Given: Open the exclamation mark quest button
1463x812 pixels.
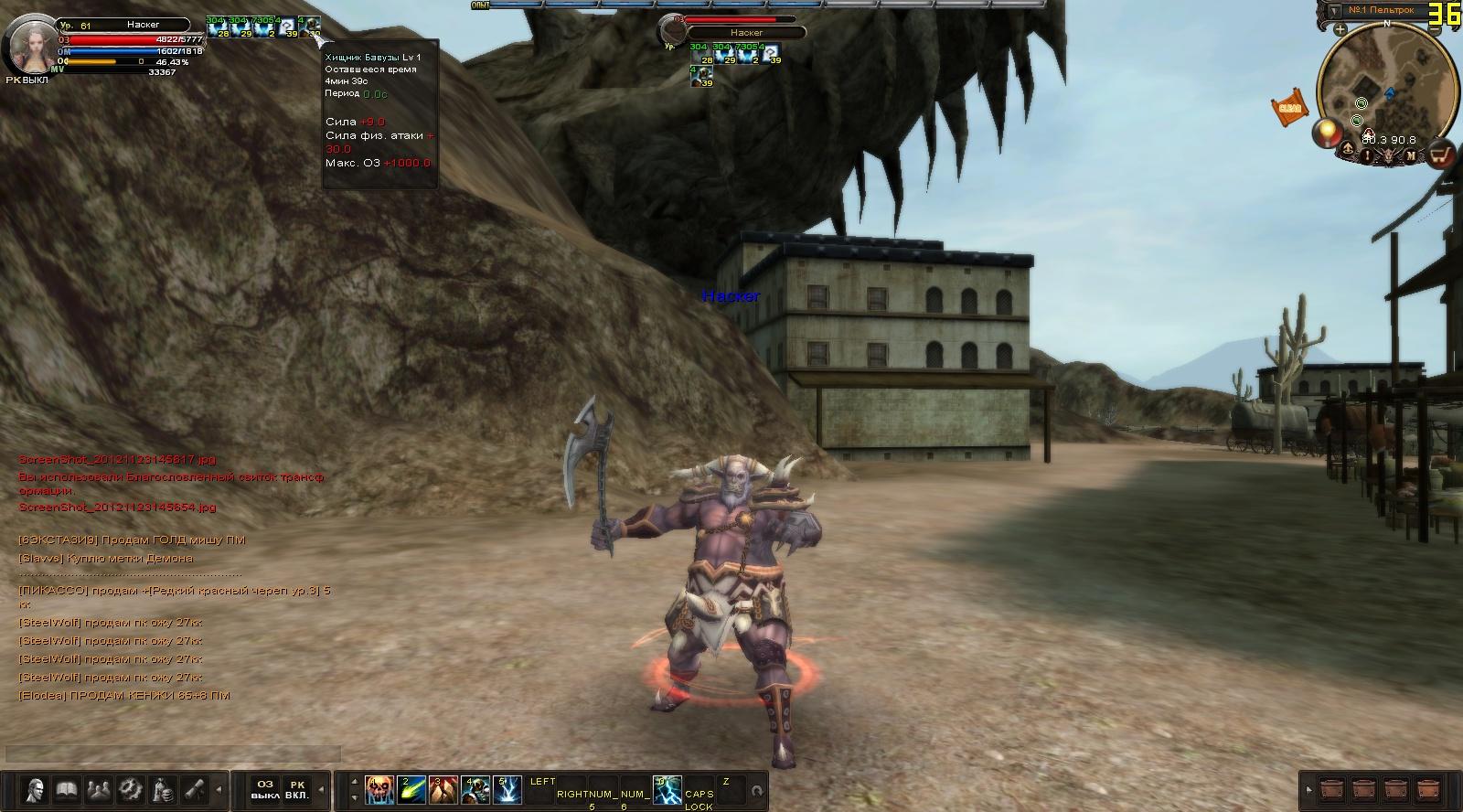Looking at the screenshot, I should coord(1368,156).
